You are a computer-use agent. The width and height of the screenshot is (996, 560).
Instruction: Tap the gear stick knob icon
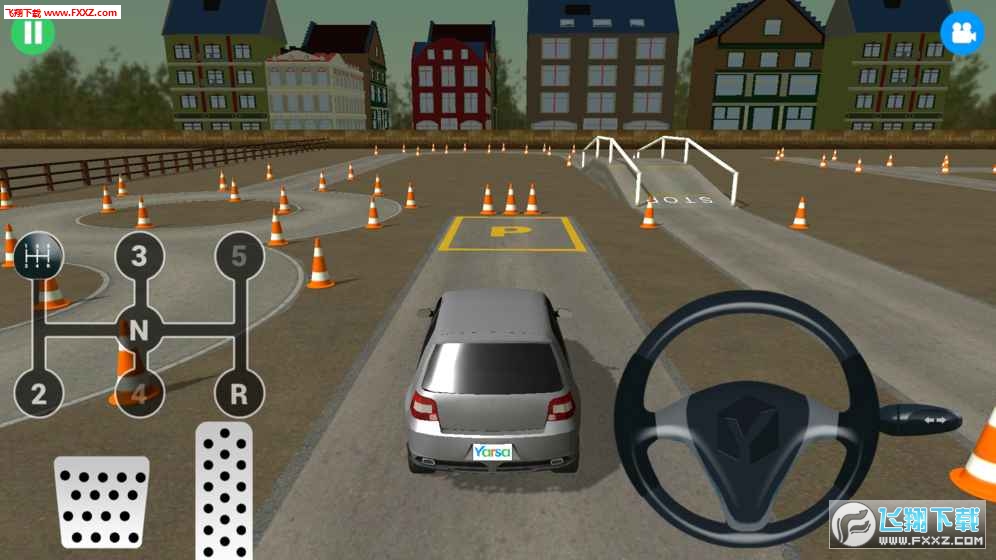38,256
